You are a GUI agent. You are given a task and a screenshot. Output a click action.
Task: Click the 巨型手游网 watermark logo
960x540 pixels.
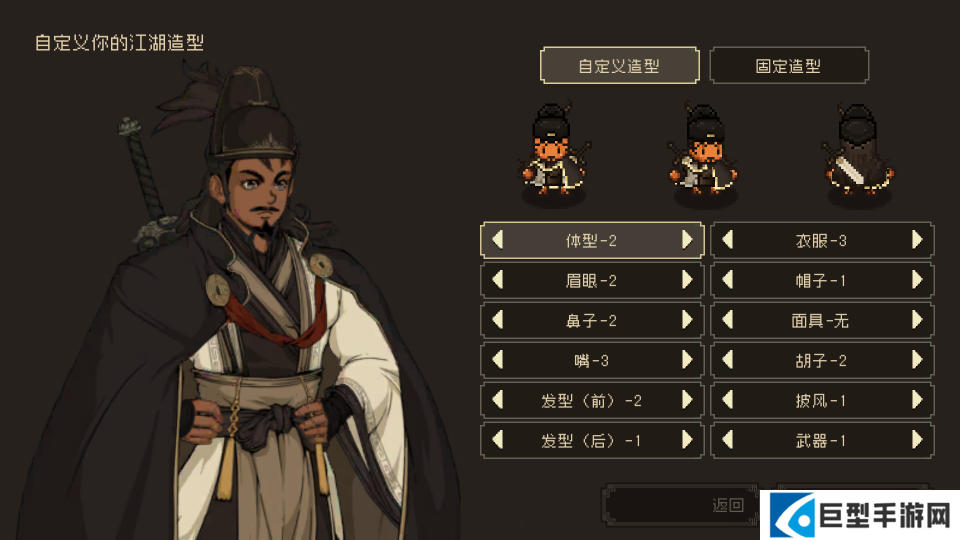point(860,516)
